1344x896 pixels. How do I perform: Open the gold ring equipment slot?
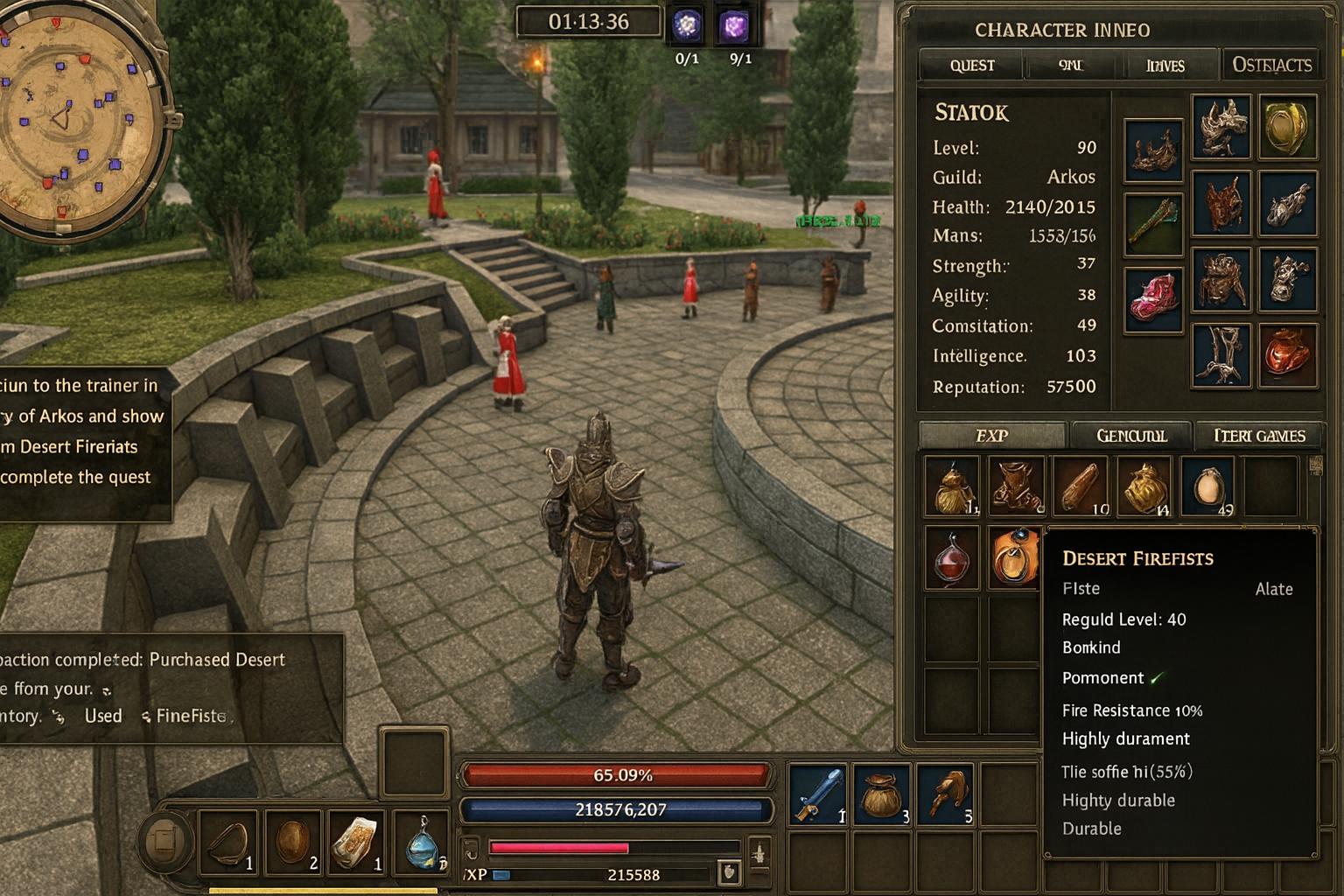point(1289,127)
